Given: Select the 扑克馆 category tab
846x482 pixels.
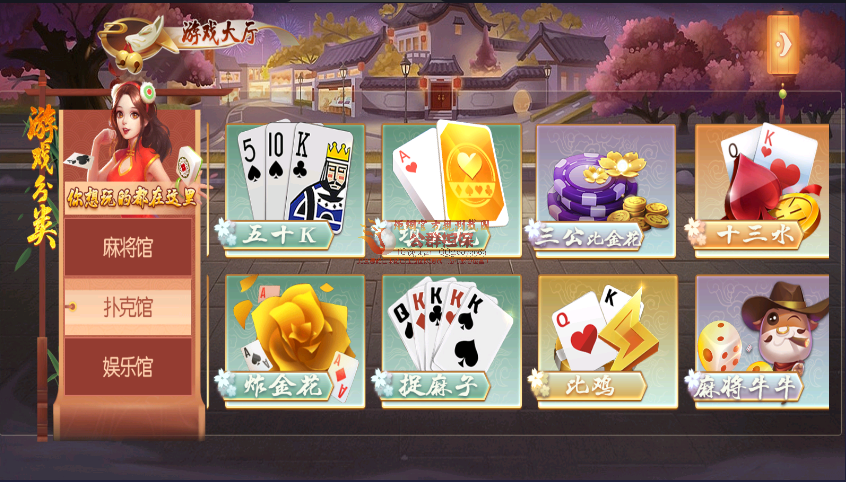Looking at the screenshot, I should 127,308.
